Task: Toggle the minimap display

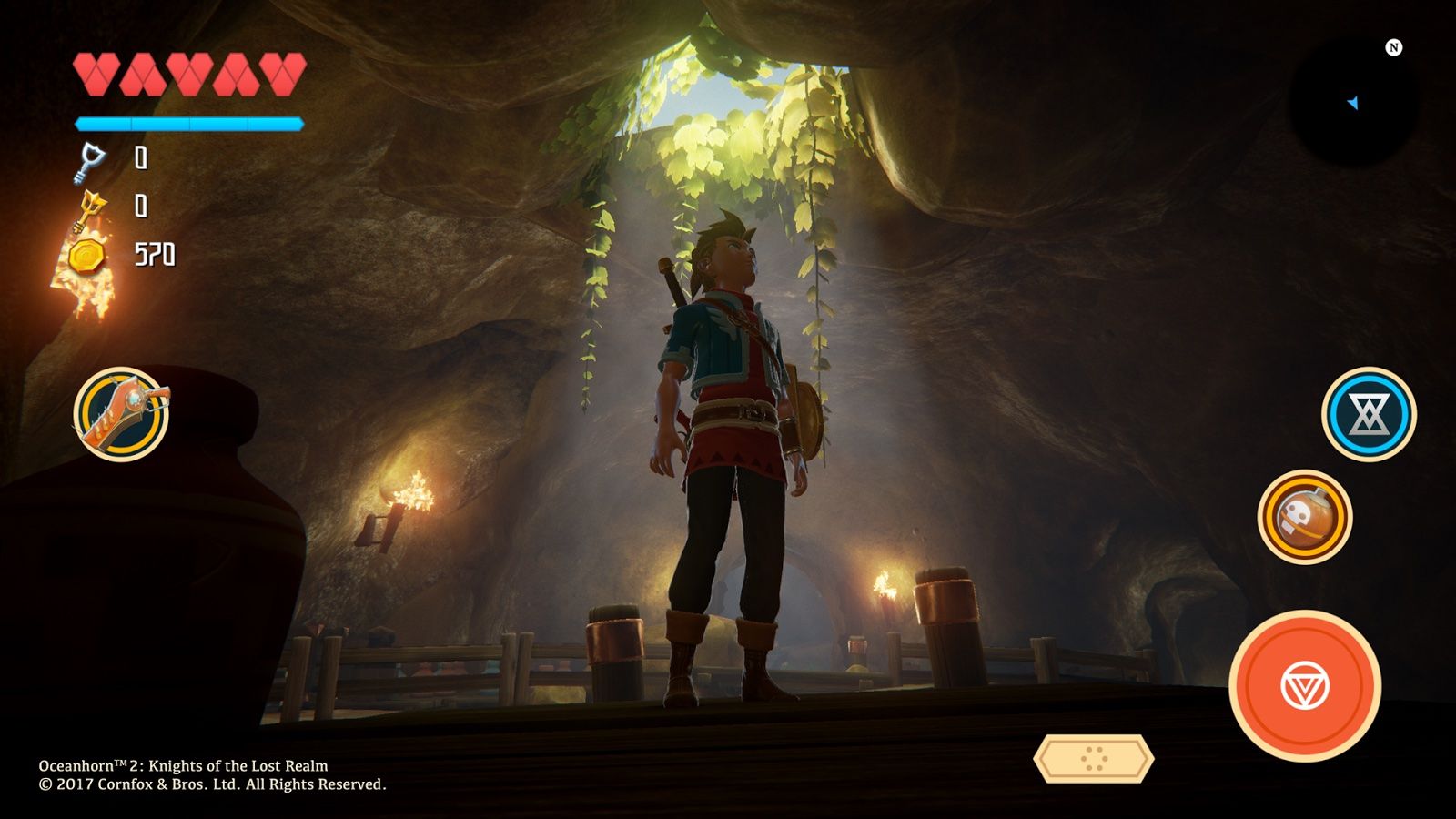Action: click(1351, 100)
